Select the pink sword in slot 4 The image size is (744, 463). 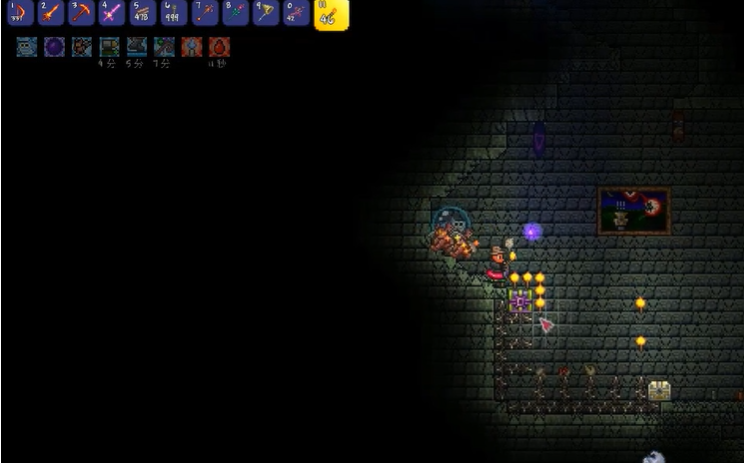112,13
